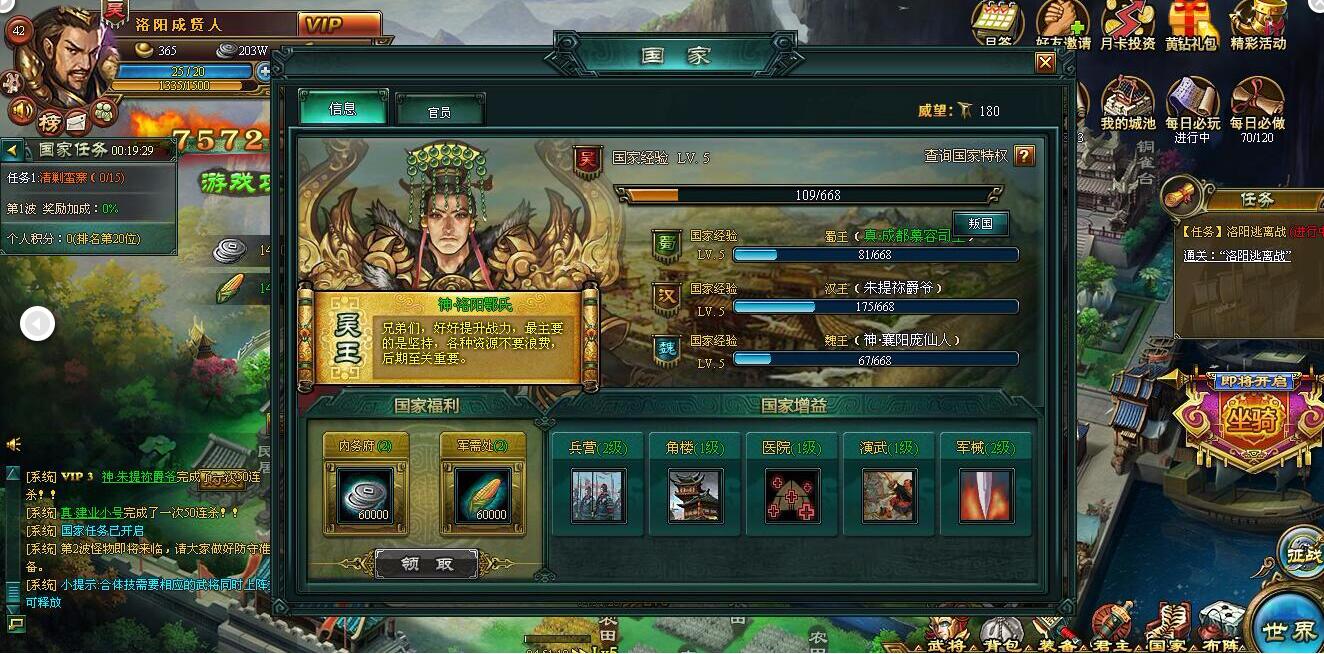
Task: Open the 每日必做 daily tasks icon
Action: tap(1257, 103)
